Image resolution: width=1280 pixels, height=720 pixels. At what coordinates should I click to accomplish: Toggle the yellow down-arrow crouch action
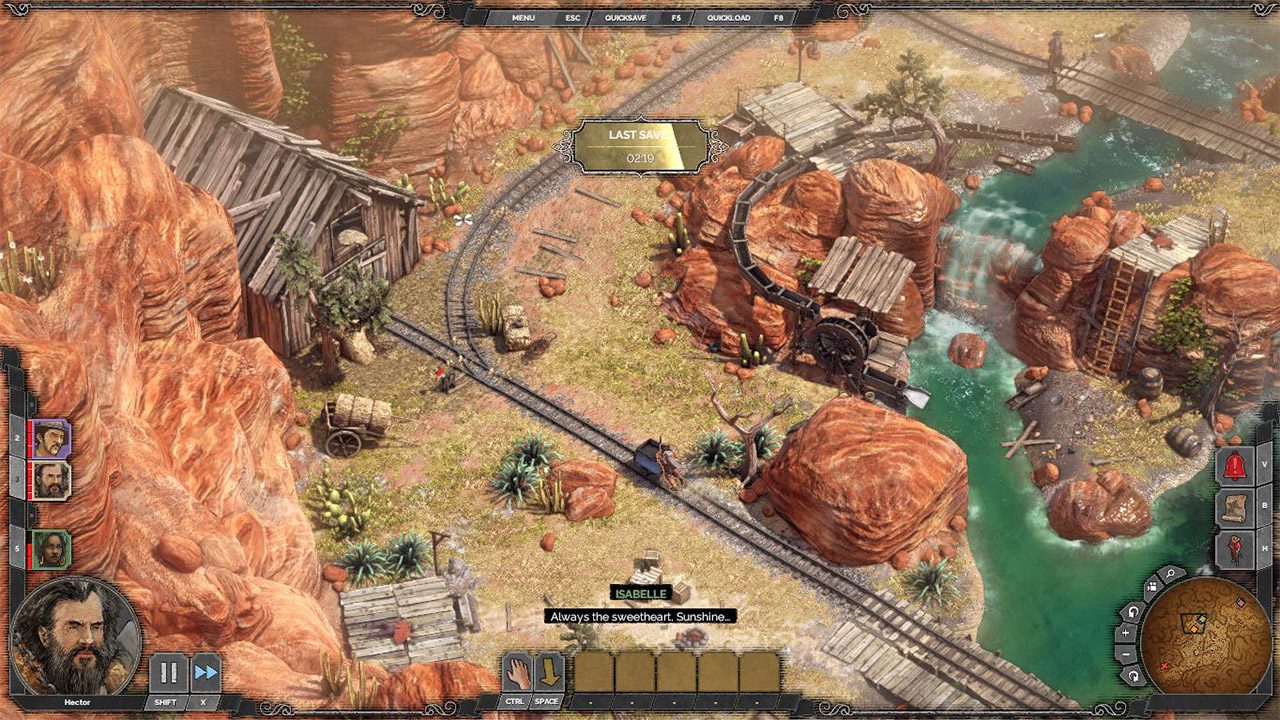pyautogui.click(x=549, y=672)
